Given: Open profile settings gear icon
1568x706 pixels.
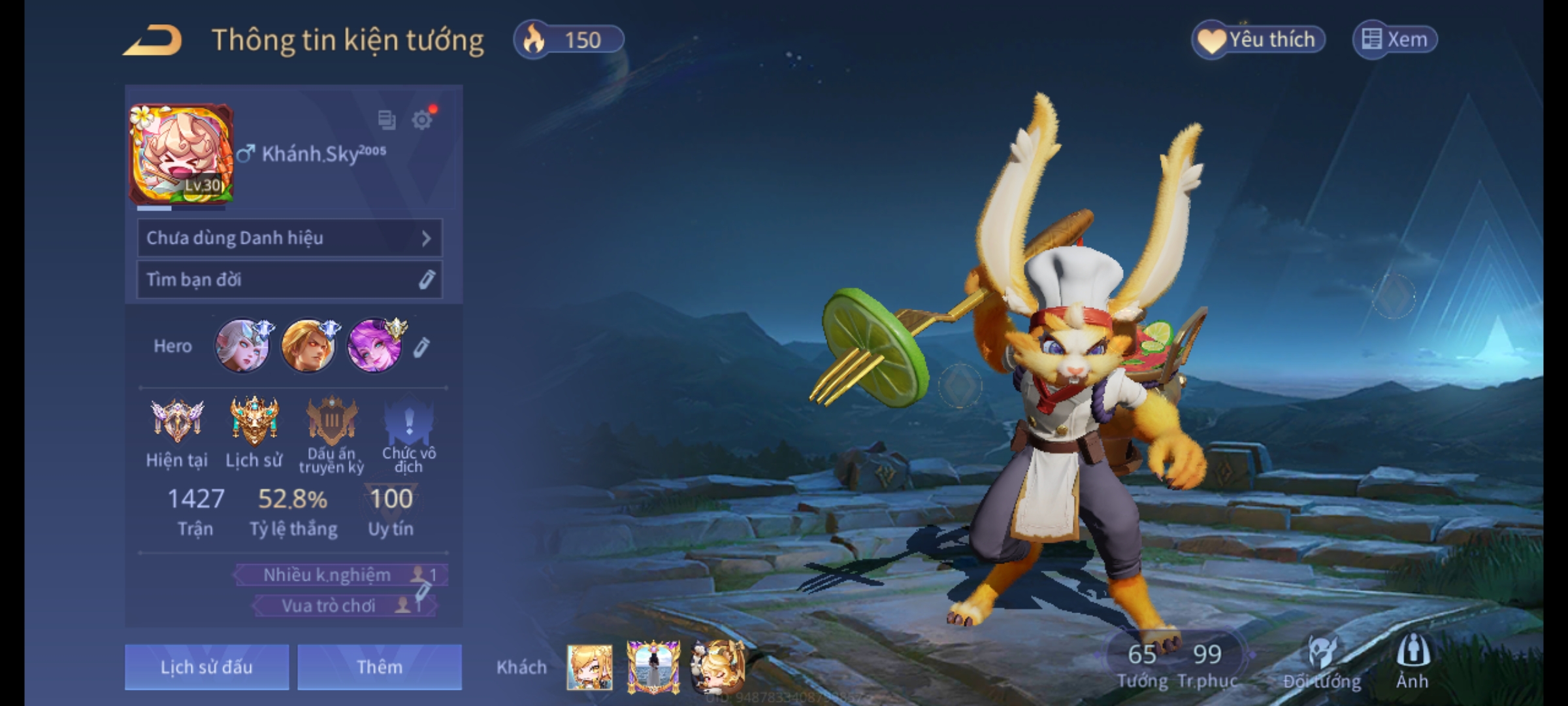Looking at the screenshot, I should click(x=422, y=120).
